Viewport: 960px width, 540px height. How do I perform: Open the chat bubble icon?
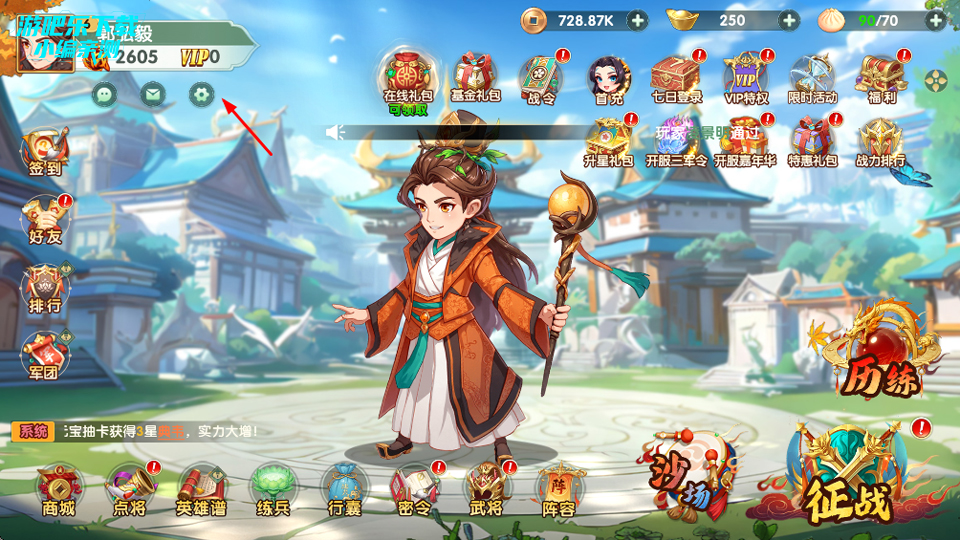(x=105, y=95)
